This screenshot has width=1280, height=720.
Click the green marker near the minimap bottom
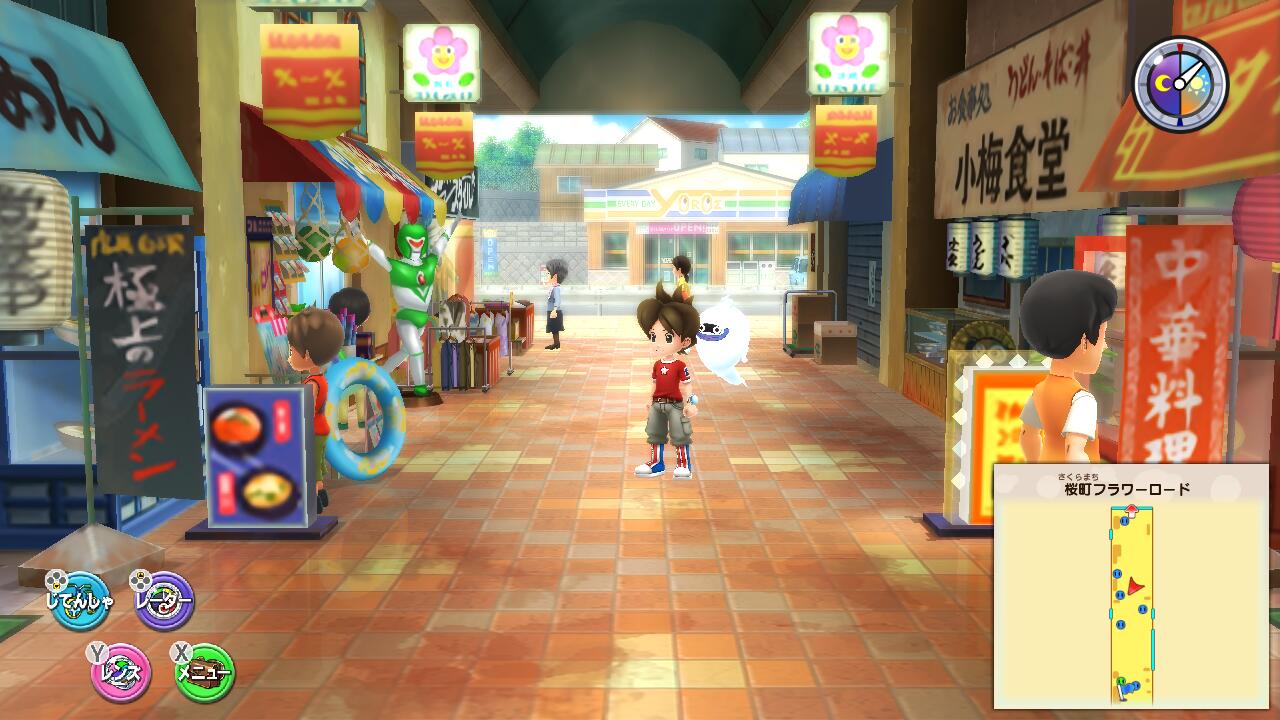(x=1121, y=680)
